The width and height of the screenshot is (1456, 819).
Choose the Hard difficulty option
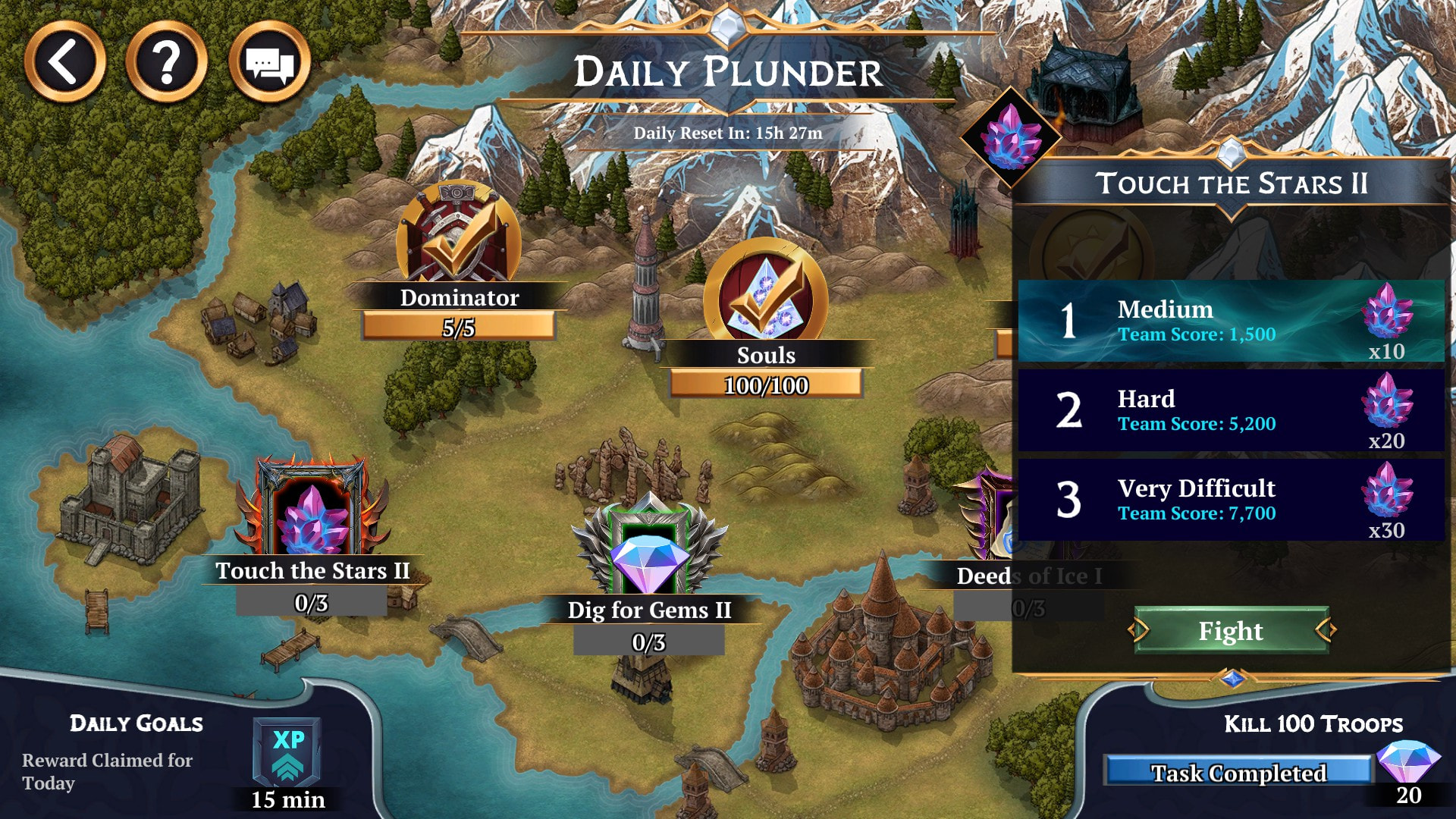click(1230, 410)
